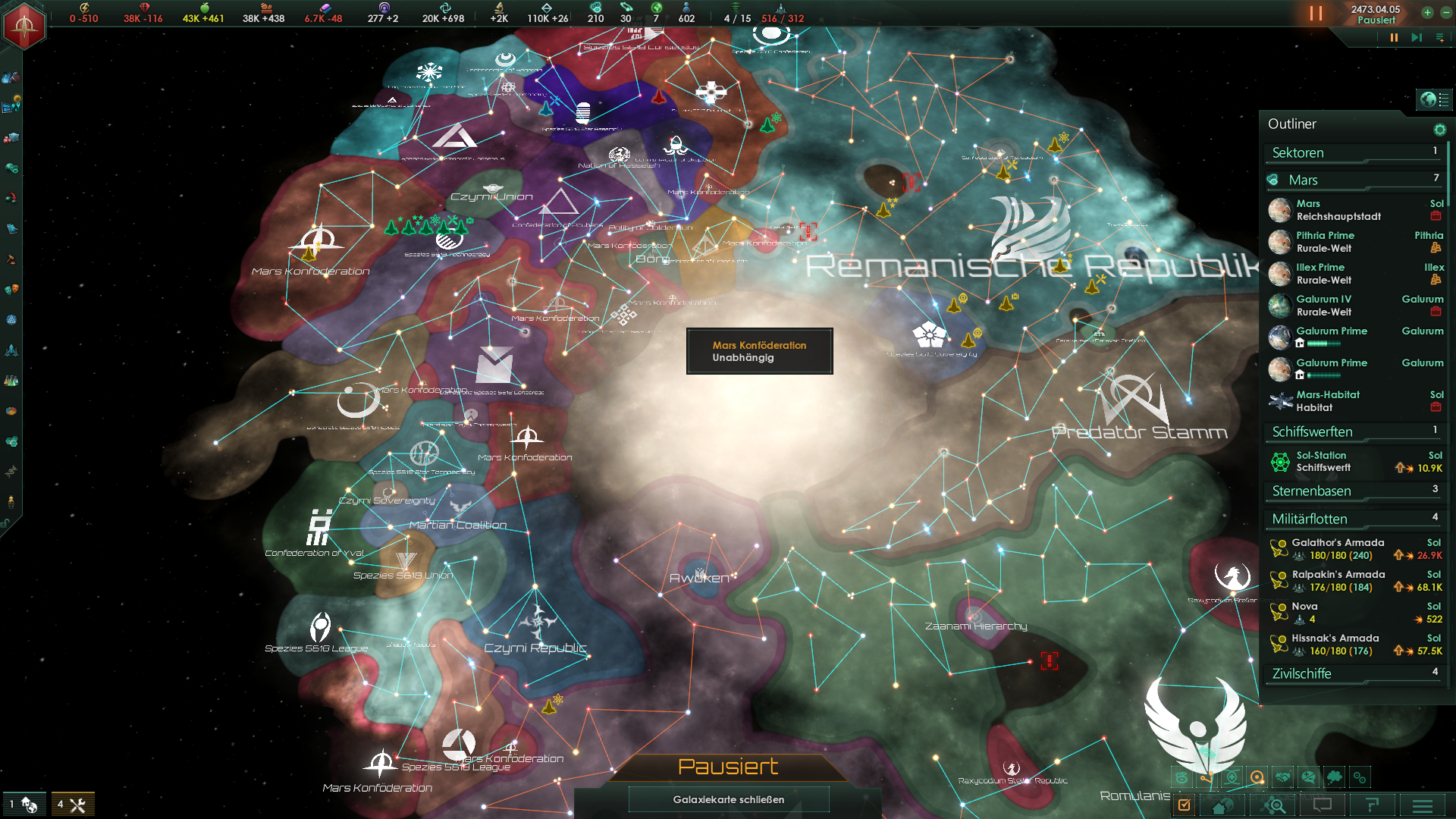Decrease game speed with the minus button
1456x819 pixels.
click(1445, 12)
